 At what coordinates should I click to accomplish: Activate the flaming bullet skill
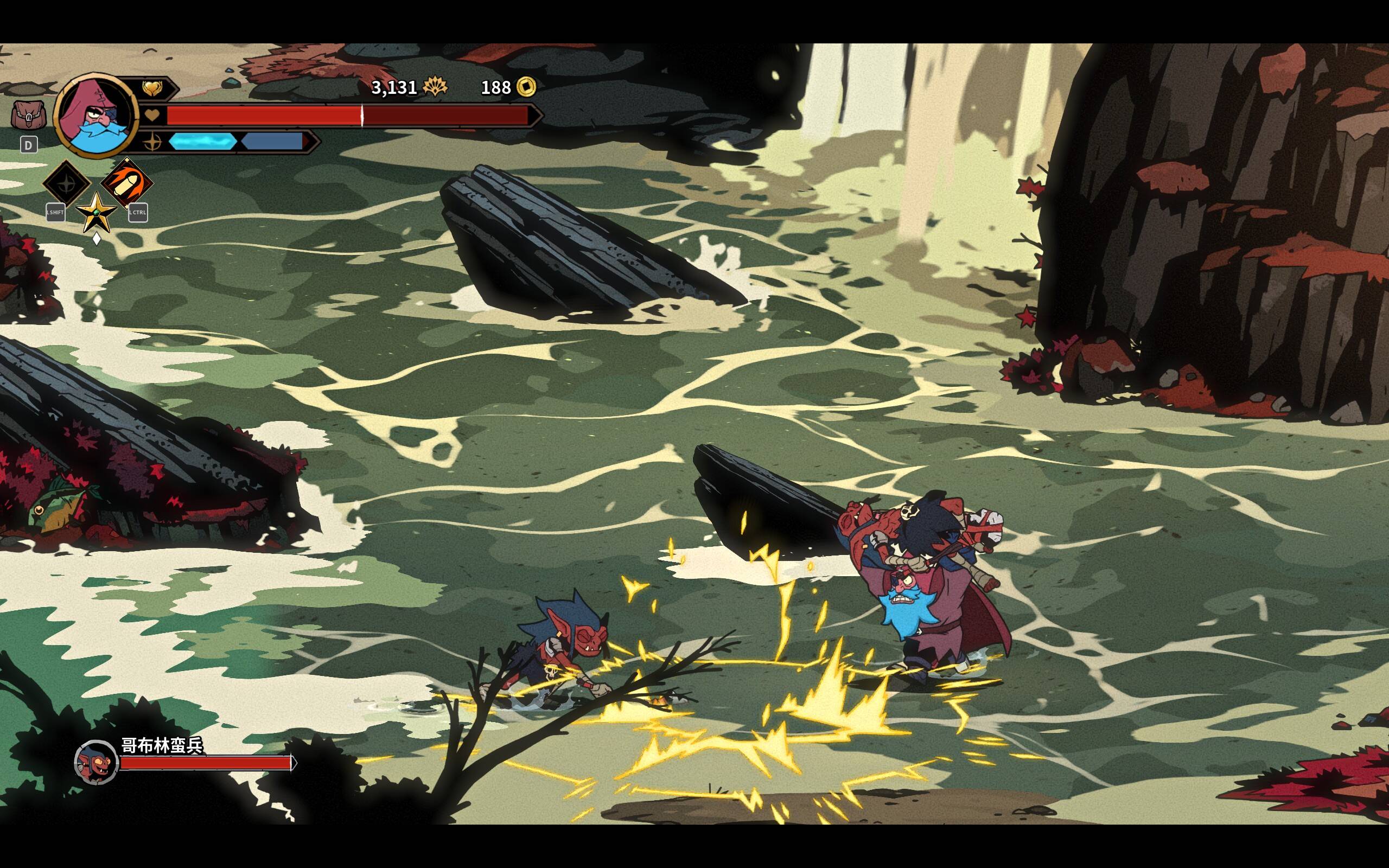click(x=127, y=183)
